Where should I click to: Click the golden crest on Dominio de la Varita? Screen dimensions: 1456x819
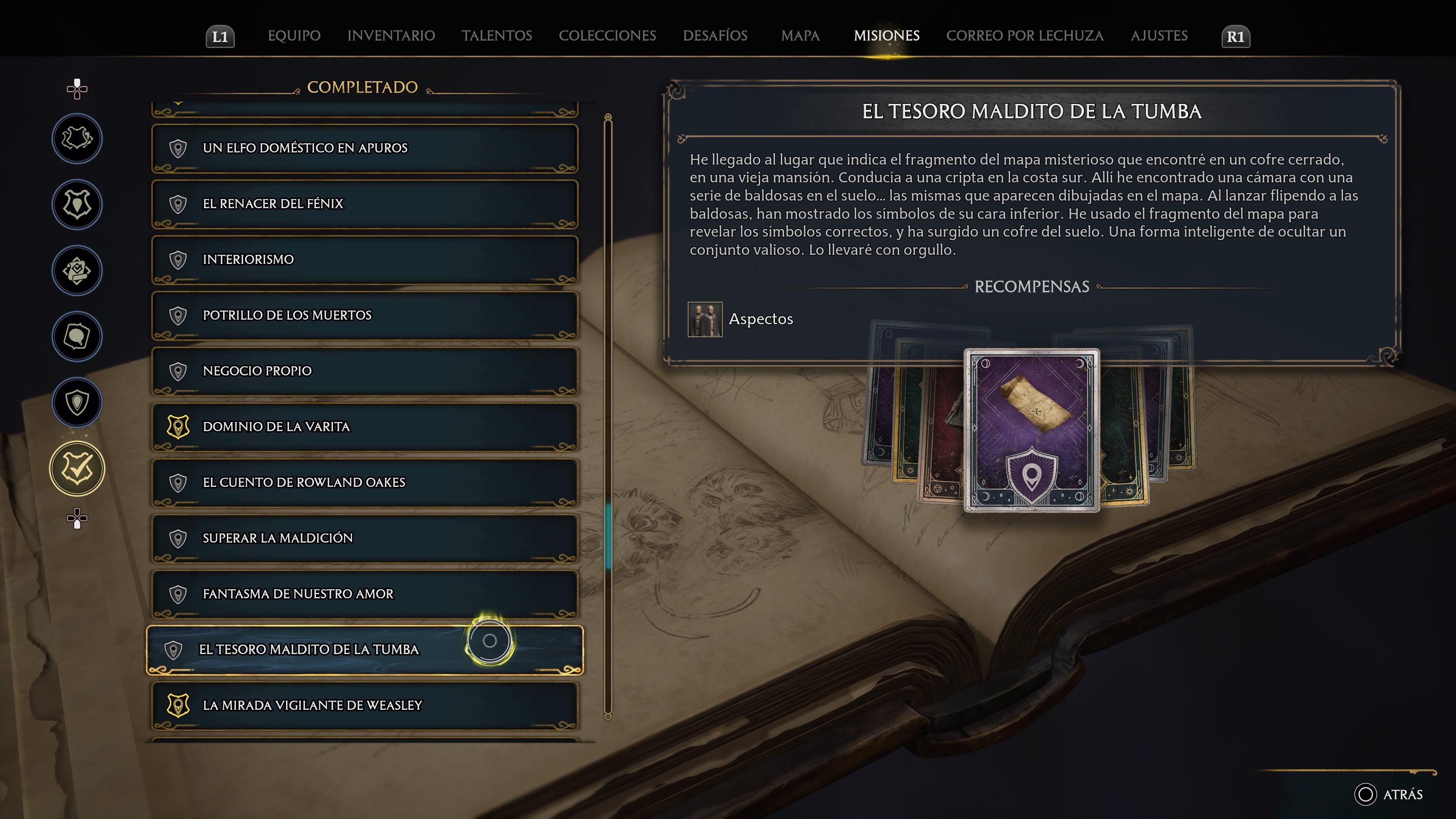pos(178,427)
